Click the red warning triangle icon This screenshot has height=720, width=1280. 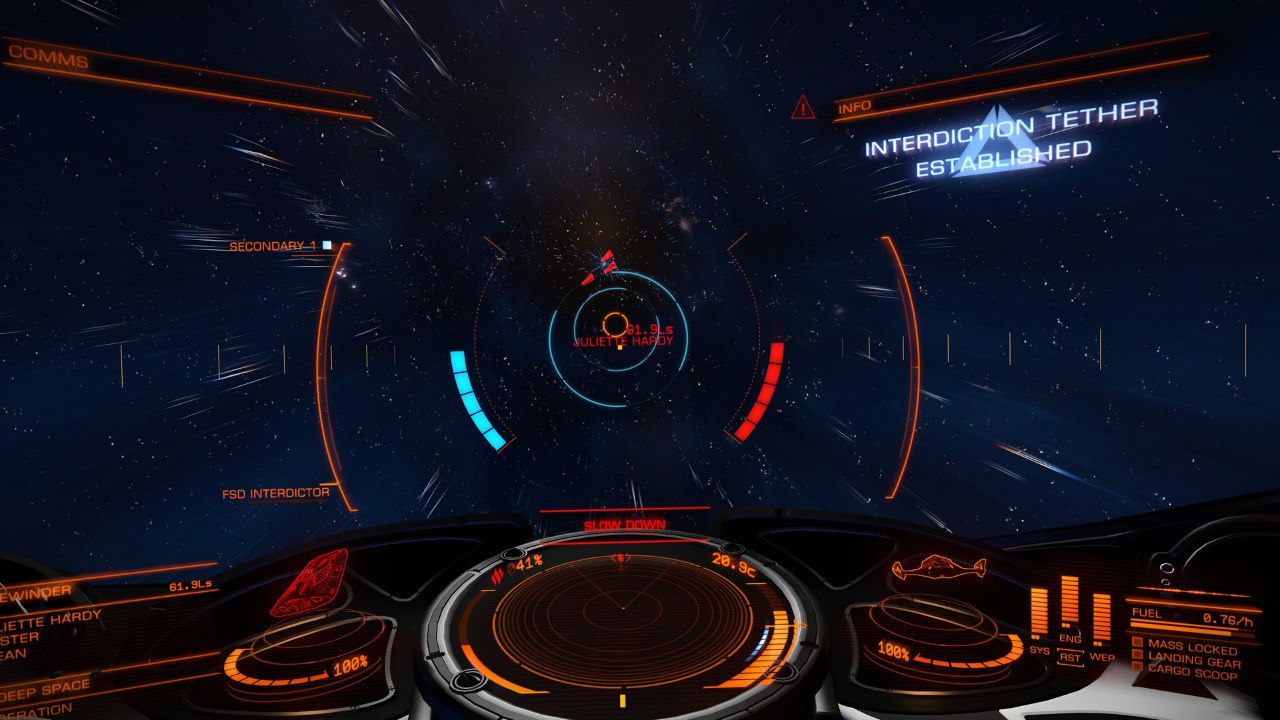coord(803,108)
